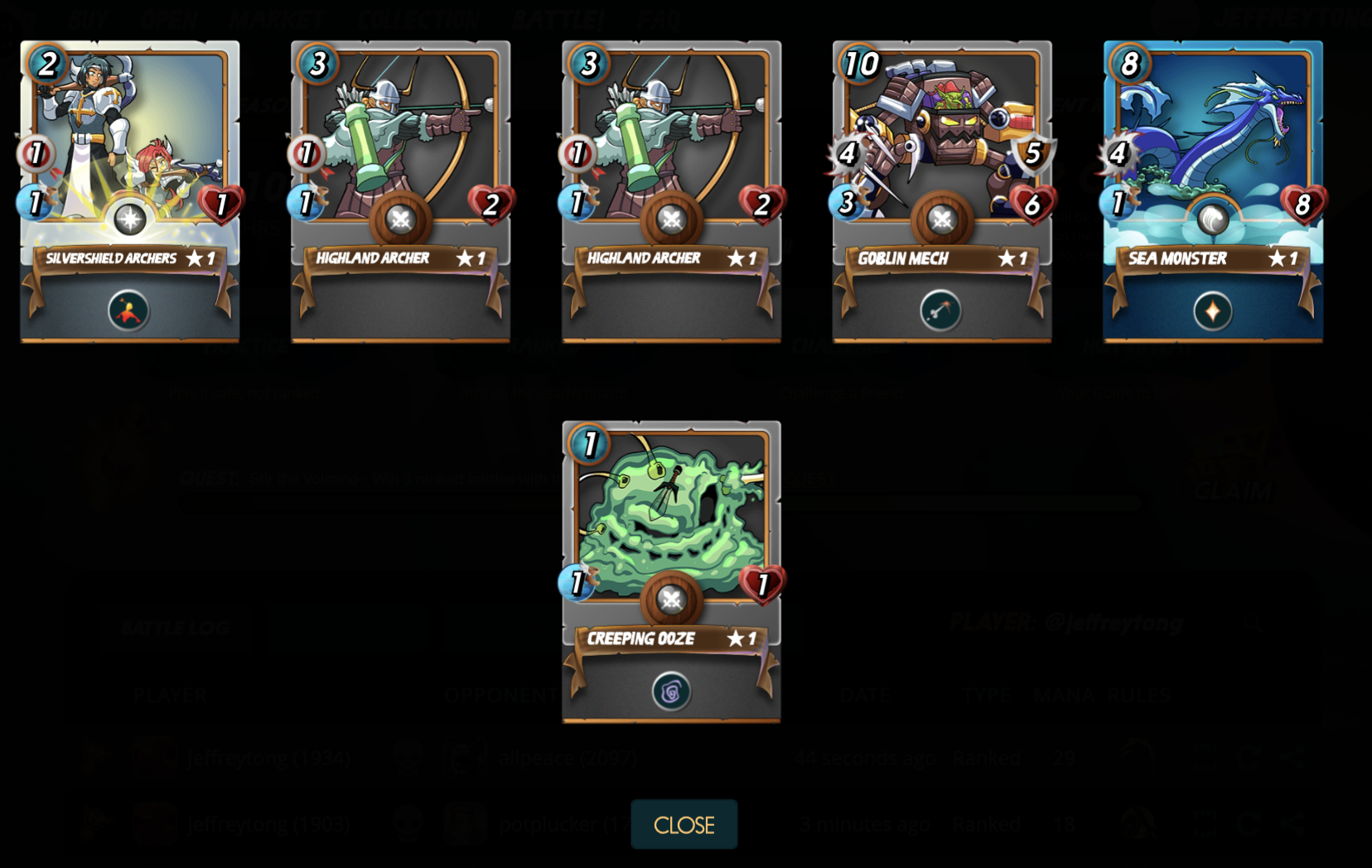Screen dimensions: 1372x868
Task: Click the Creeping Ooze's swirl ability icon
Action: click(x=671, y=692)
